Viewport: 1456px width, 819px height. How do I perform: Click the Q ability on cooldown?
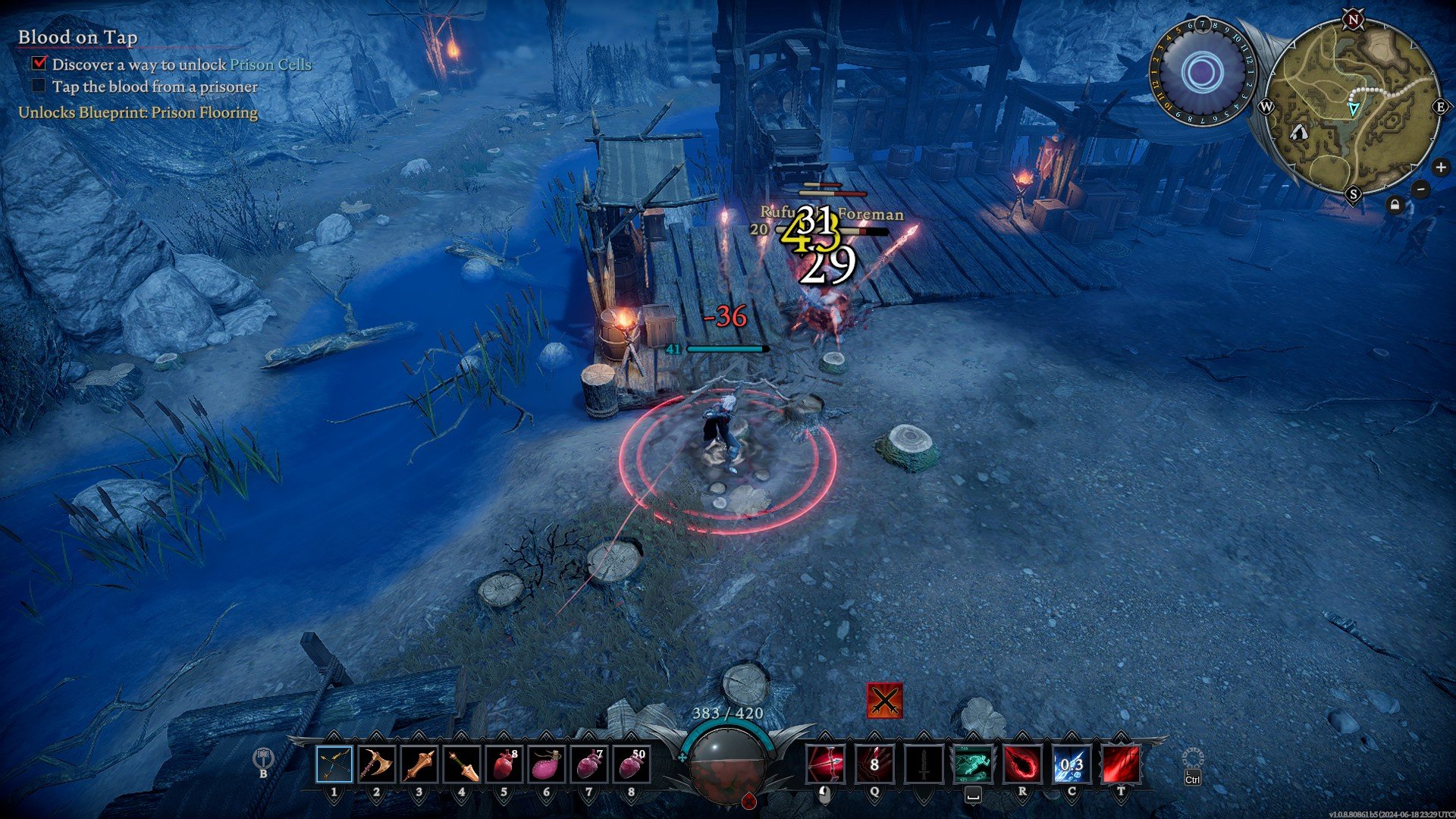874,764
